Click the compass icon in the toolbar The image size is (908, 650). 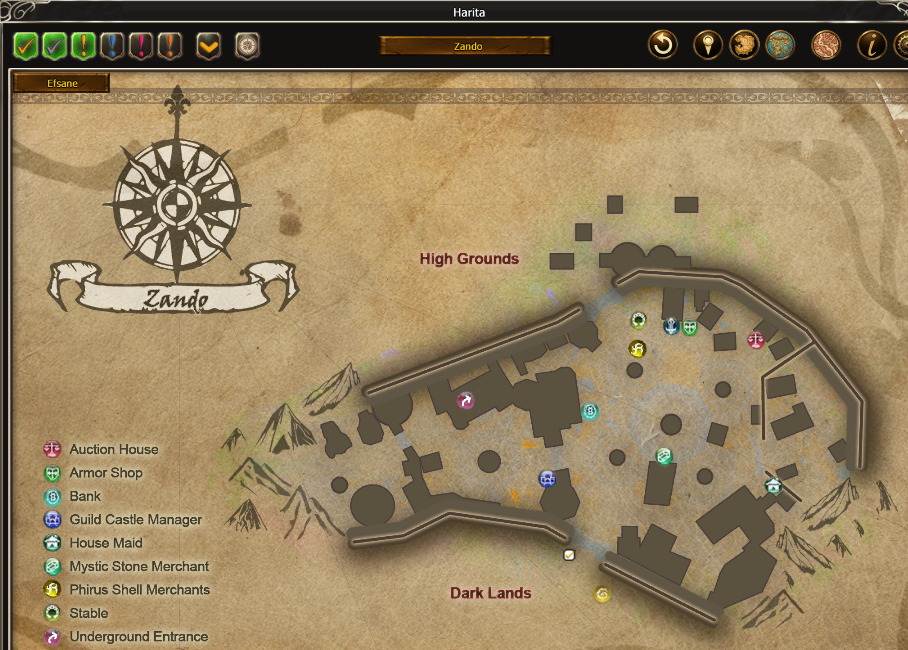[247, 45]
